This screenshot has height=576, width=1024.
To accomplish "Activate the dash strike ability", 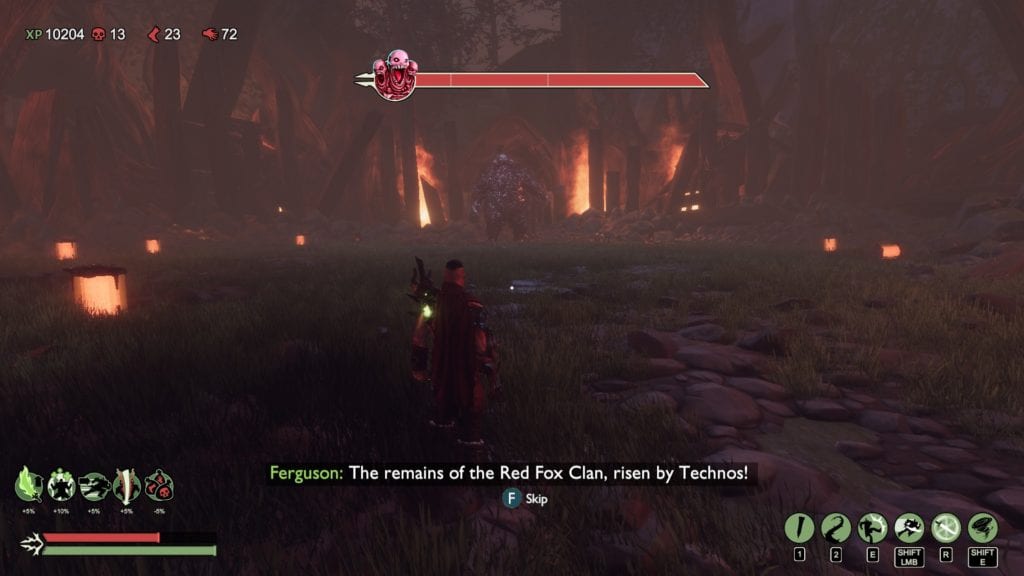I will click(x=909, y=527).
